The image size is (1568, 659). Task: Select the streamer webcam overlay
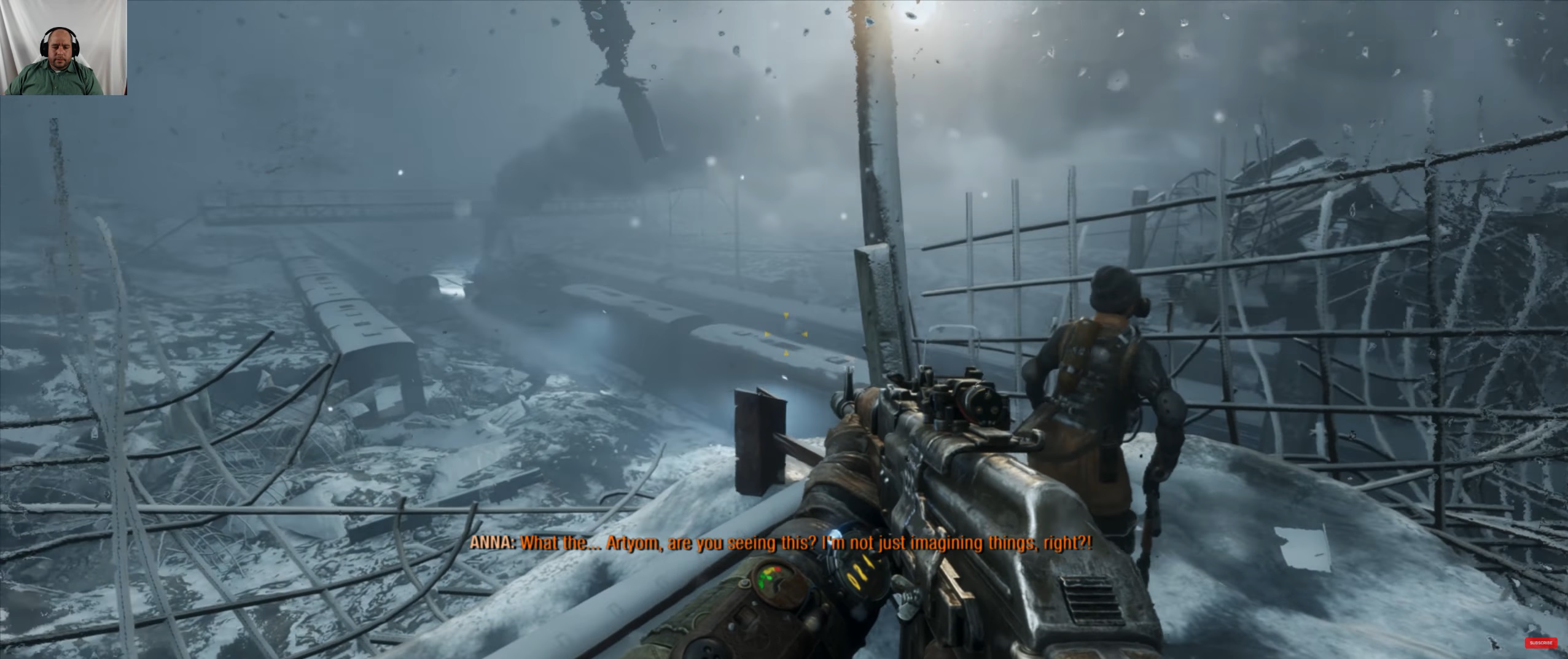click(x=64, y=47)
